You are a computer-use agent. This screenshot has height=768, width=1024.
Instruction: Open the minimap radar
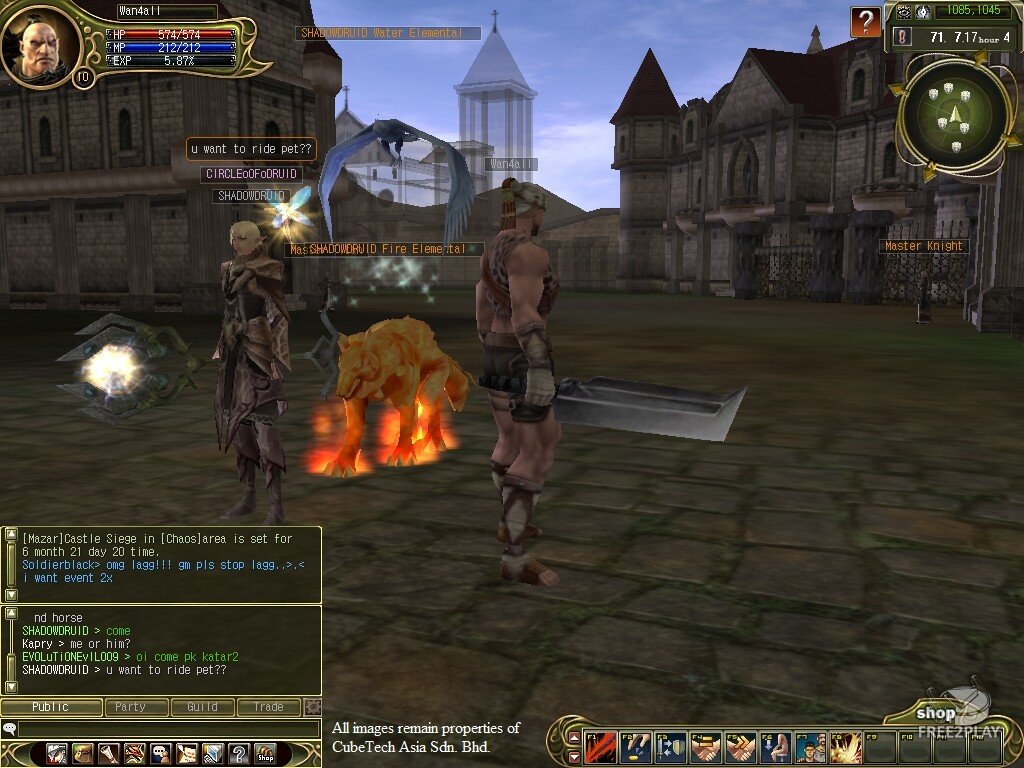[x=952, y=115]
